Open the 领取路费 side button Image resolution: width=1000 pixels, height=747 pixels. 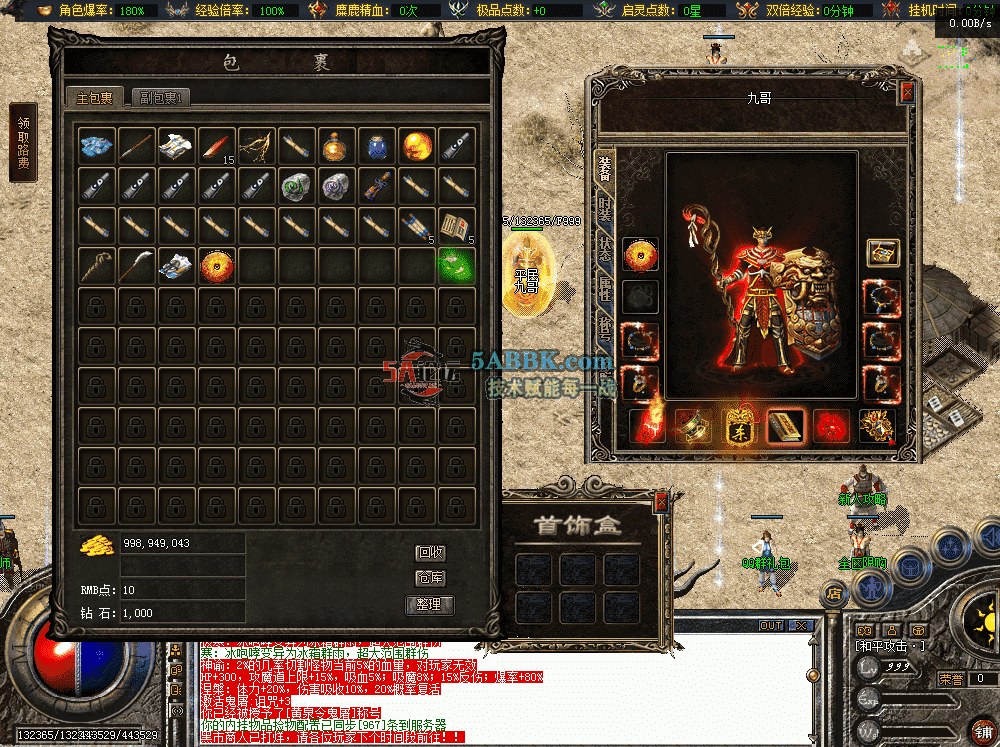[23, 143]
